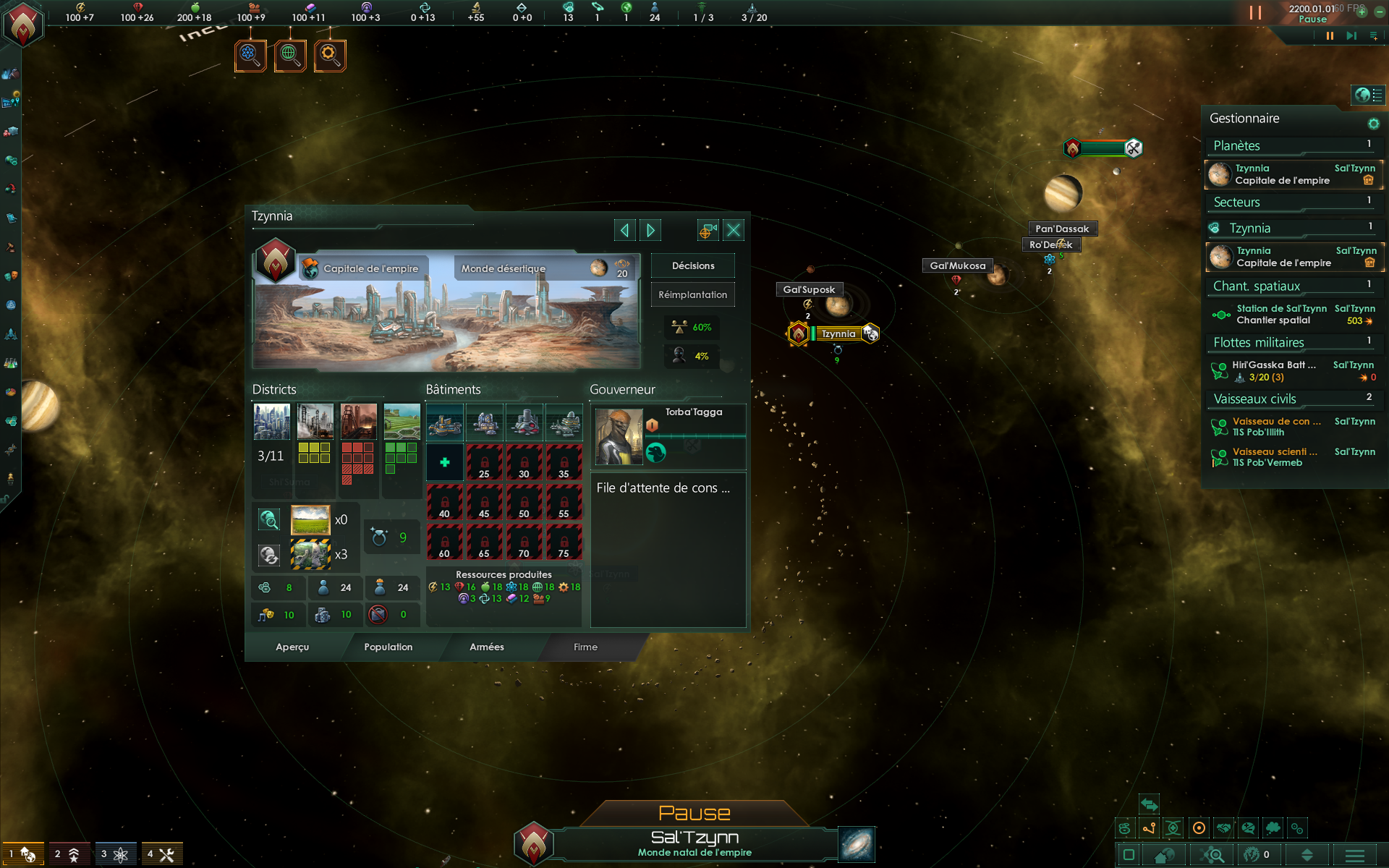This screenshot has height=868, width=1389.
Task: Open the Décisions menu
Action: tap(692, 265)
